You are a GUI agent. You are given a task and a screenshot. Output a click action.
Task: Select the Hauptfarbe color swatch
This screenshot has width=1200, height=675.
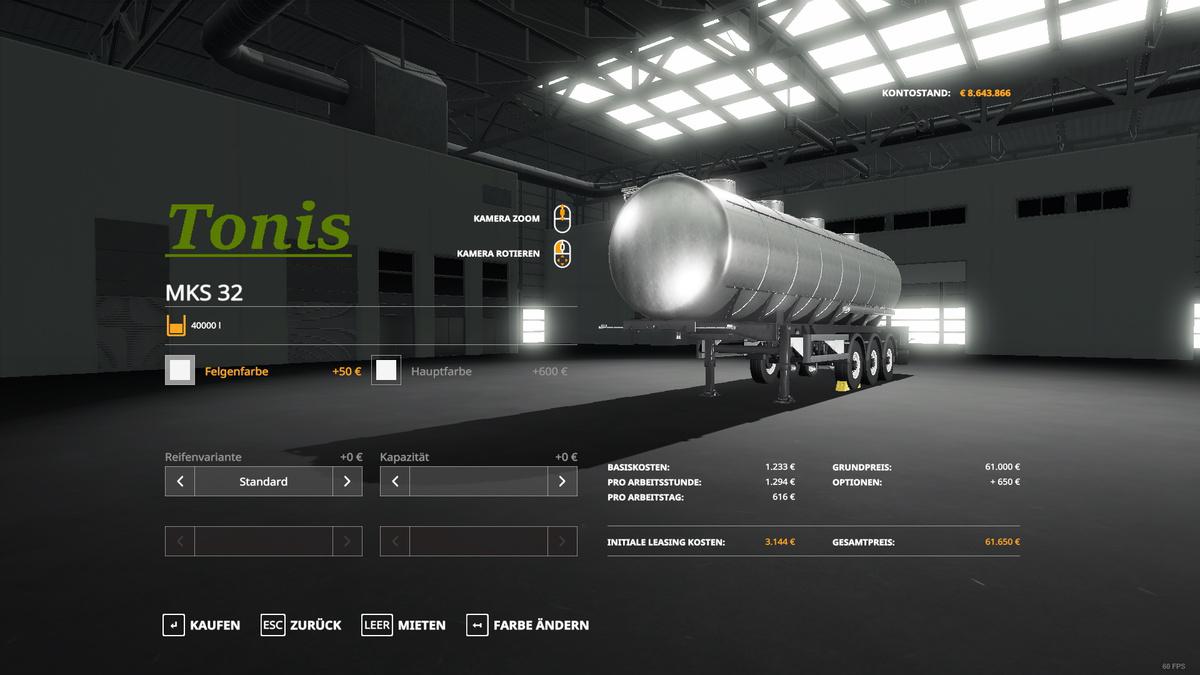(386, 371)
